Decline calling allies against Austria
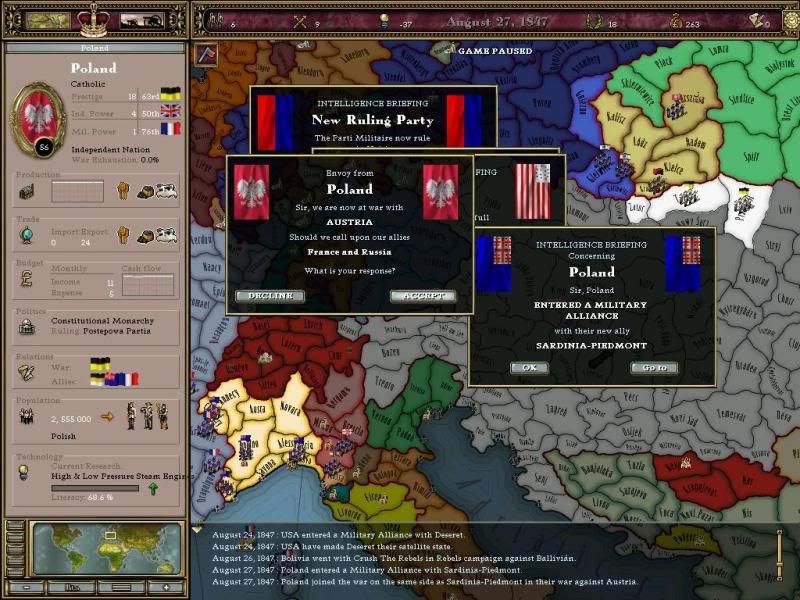 [270, 296]
